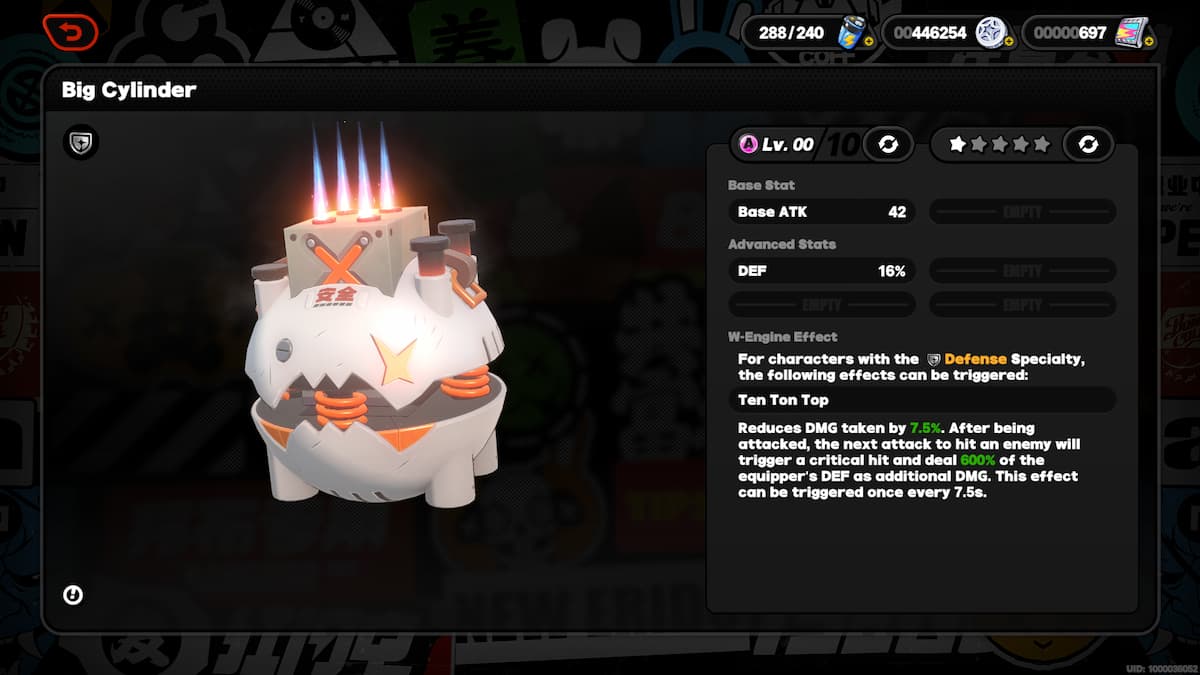
Task: Click the round icon below the W-Engine model
Action: coord(73,595)
